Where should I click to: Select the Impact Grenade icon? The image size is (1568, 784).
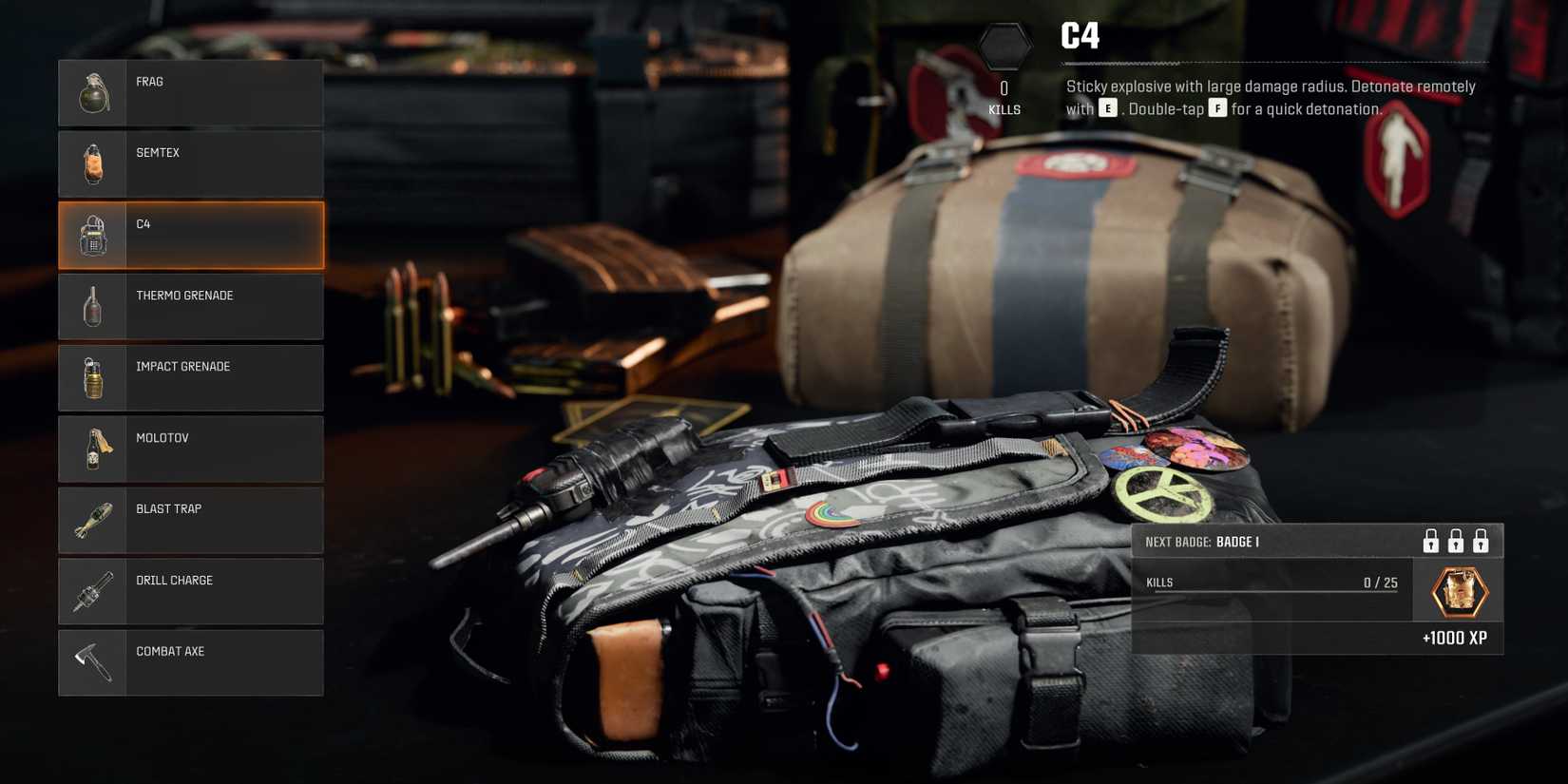(x=92, y=377)
